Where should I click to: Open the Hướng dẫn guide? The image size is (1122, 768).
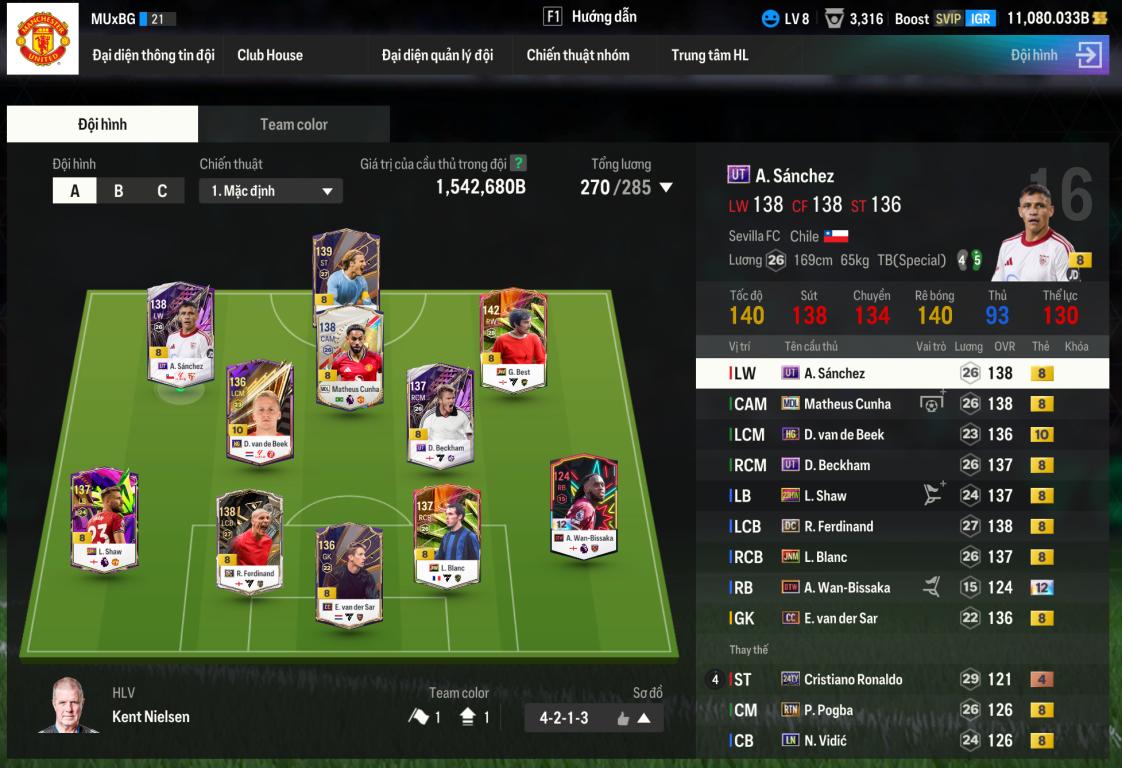591,17
